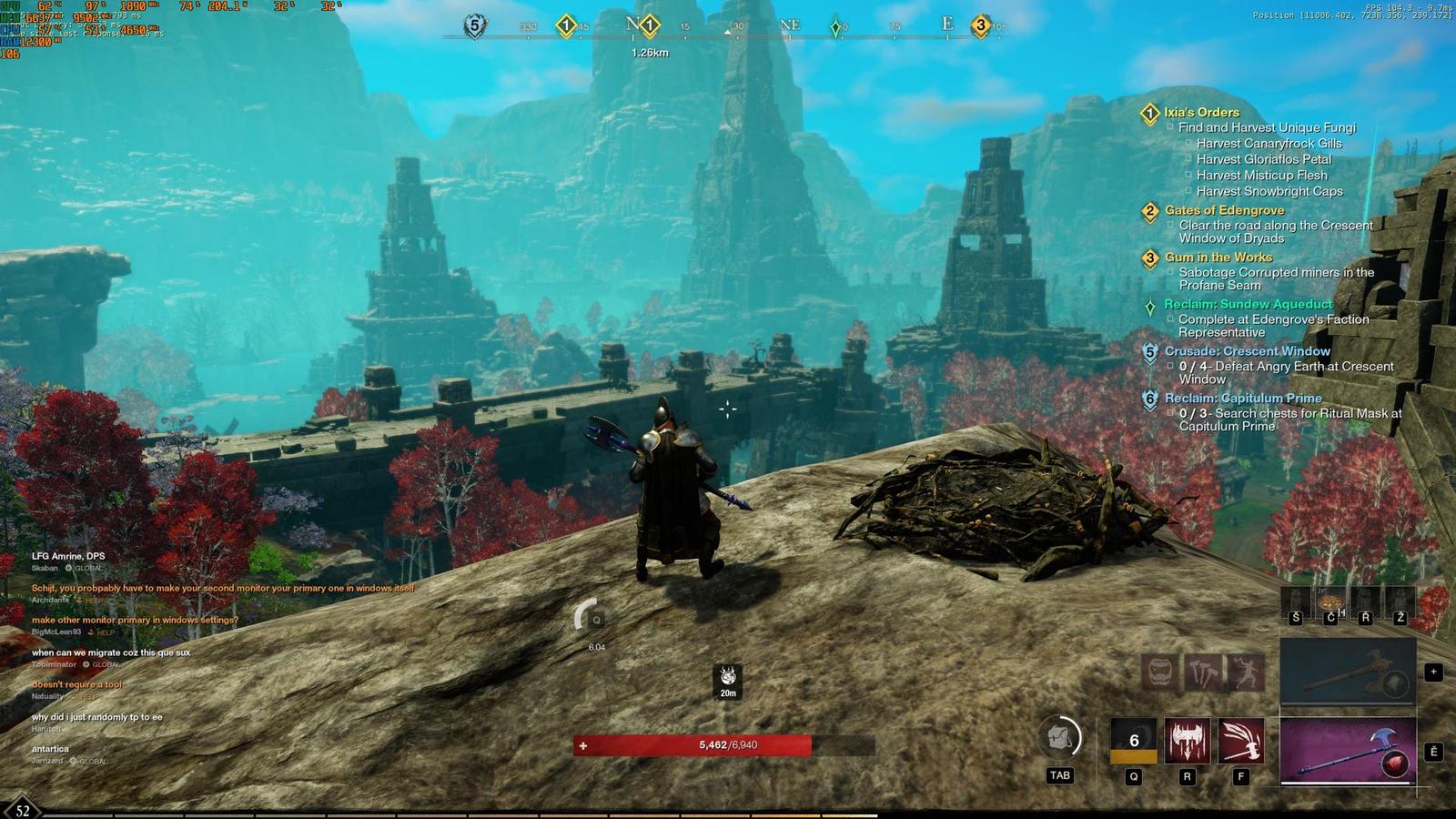Click the quest 3 marker on the compass
The image size is (1456, 819).
pyautogui.click(x=980, y=25)
